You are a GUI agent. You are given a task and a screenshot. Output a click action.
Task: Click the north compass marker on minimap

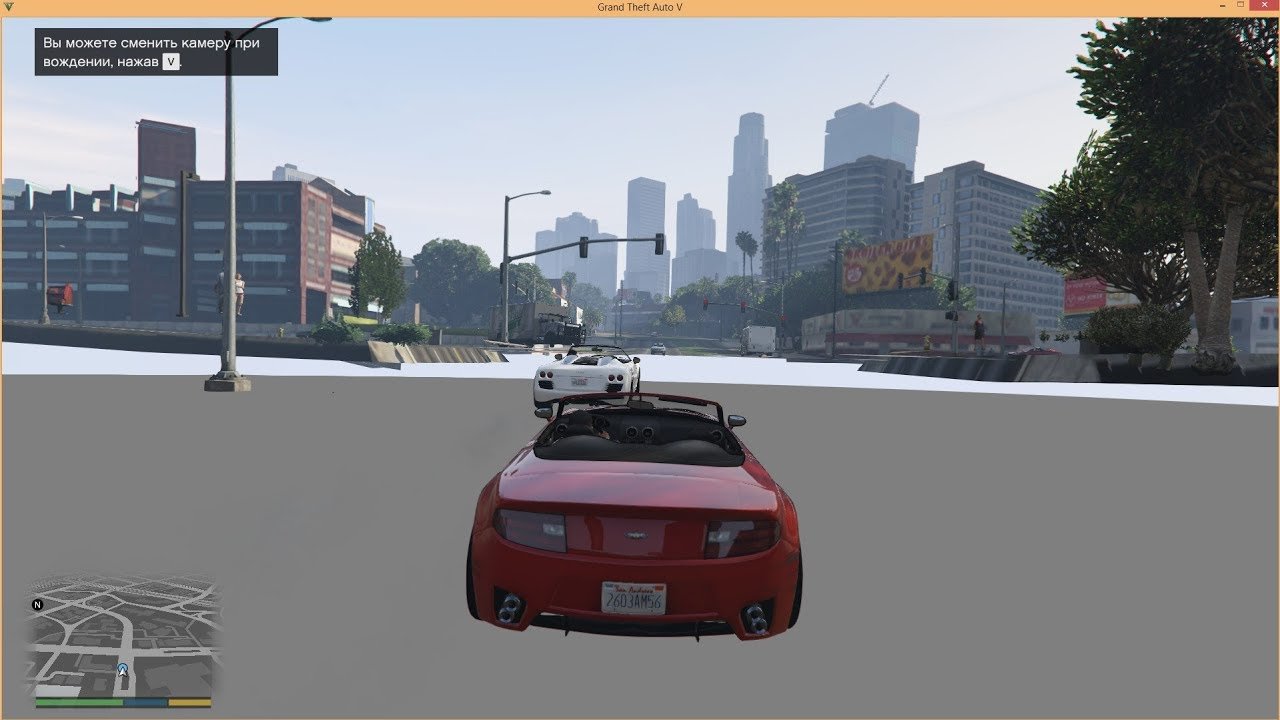point(38,605)
